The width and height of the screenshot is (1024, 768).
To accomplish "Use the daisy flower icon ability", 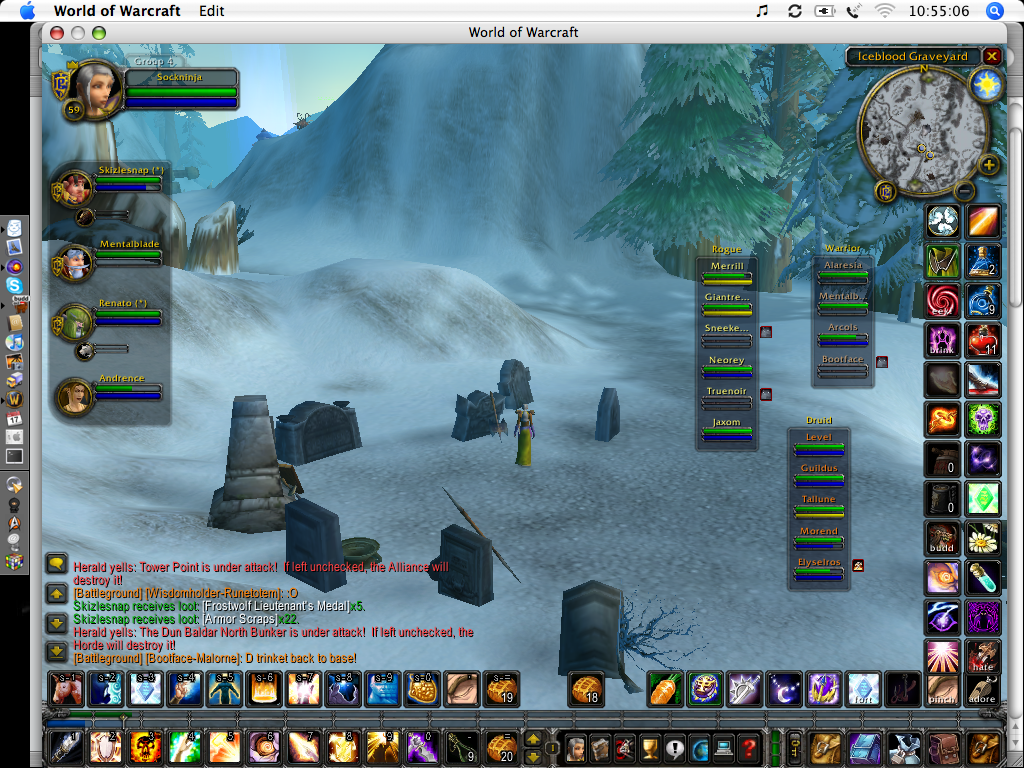I will [x=983, y=539].
